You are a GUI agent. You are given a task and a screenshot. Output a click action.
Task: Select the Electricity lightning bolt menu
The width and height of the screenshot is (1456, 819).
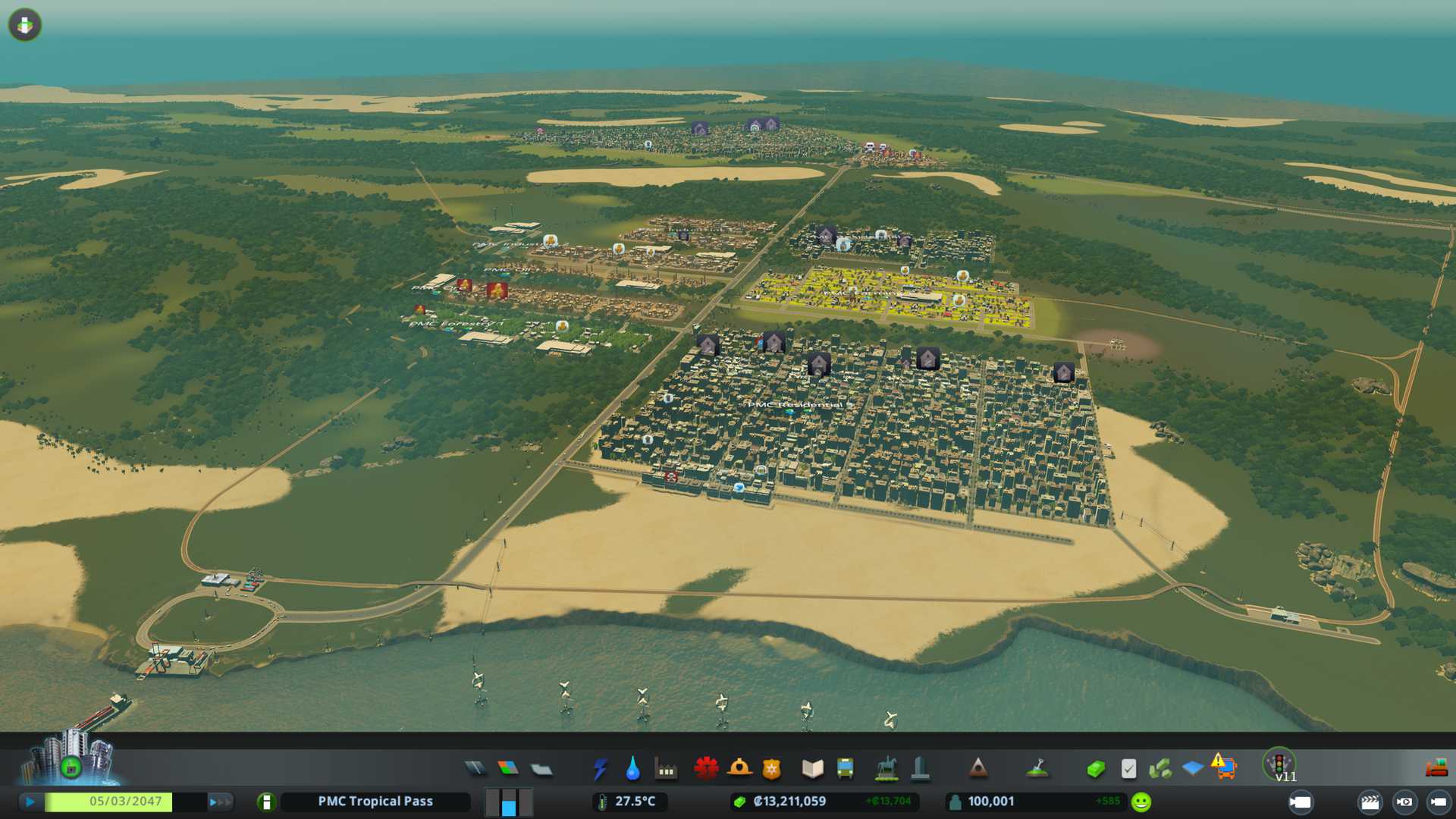point(600,769)
